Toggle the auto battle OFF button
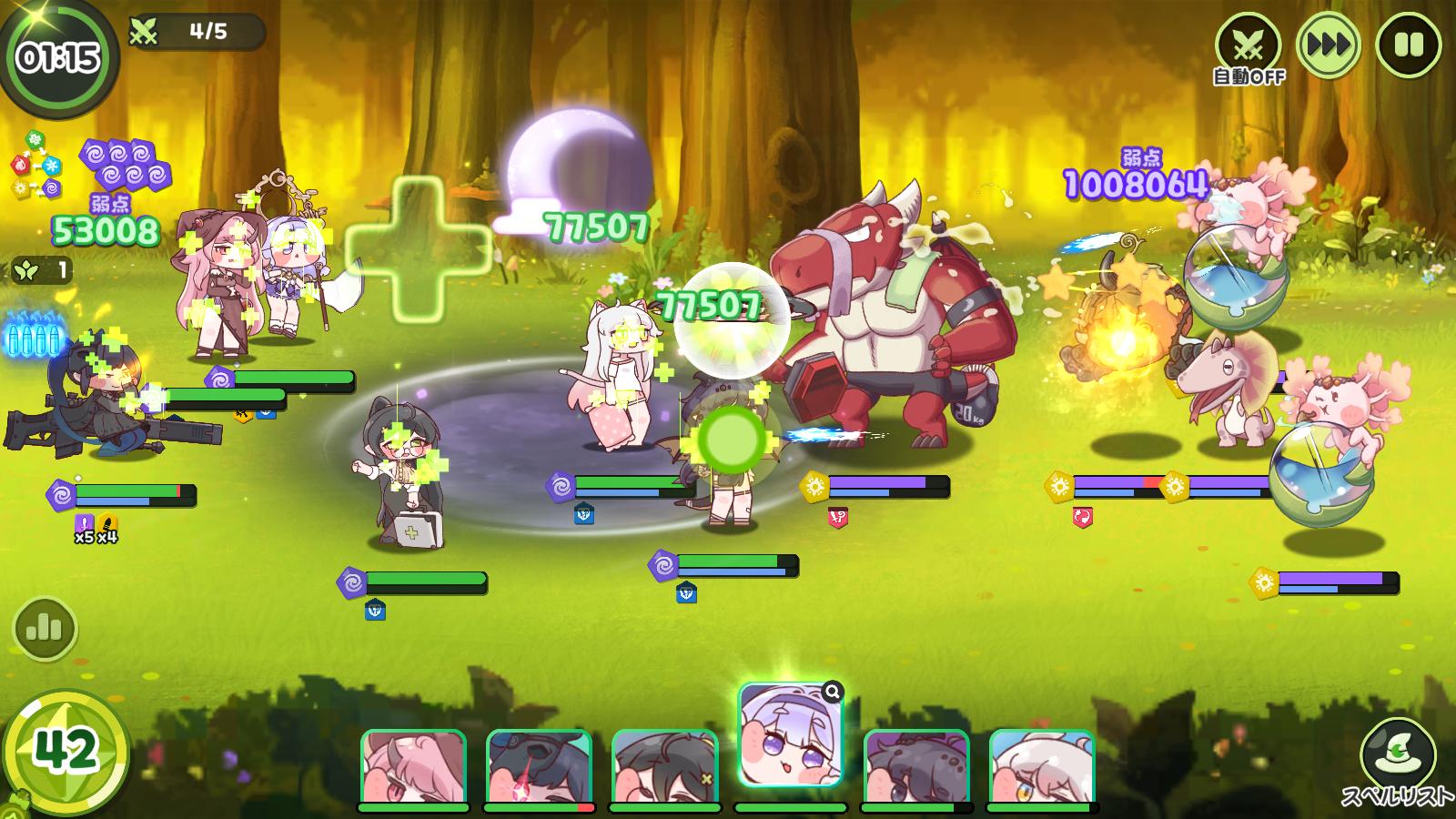 (1249, 46)
